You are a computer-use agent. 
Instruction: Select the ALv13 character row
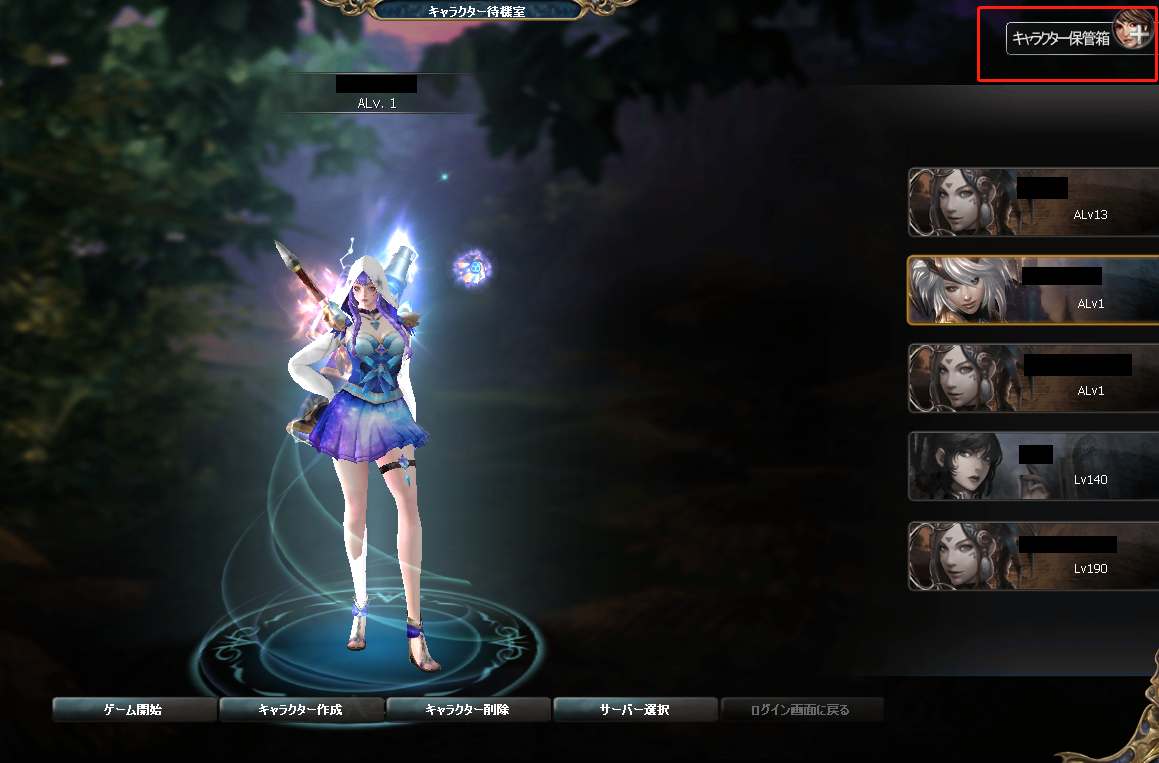[1034, 202]
